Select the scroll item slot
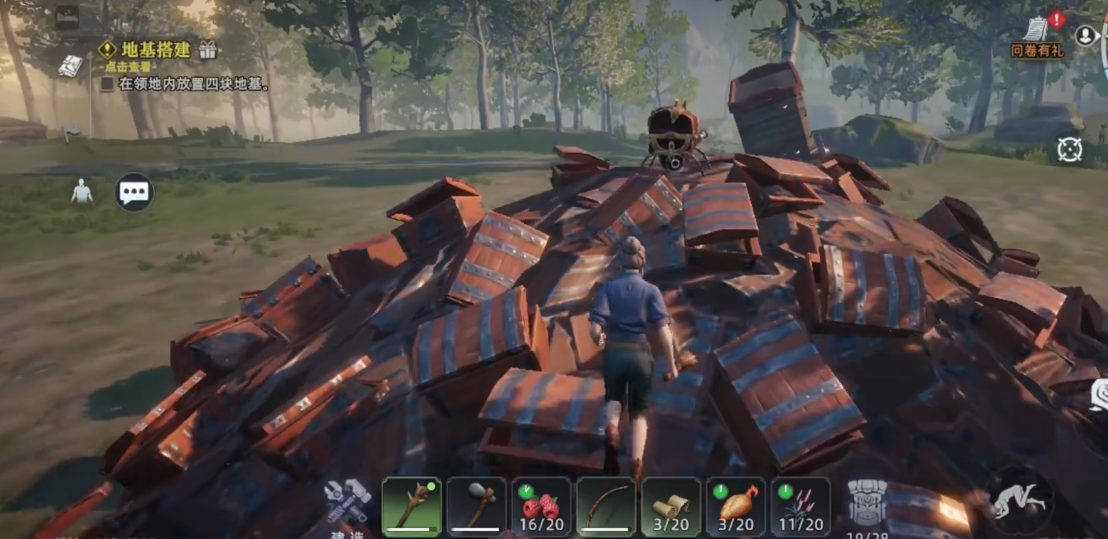 tap(670, 506)
